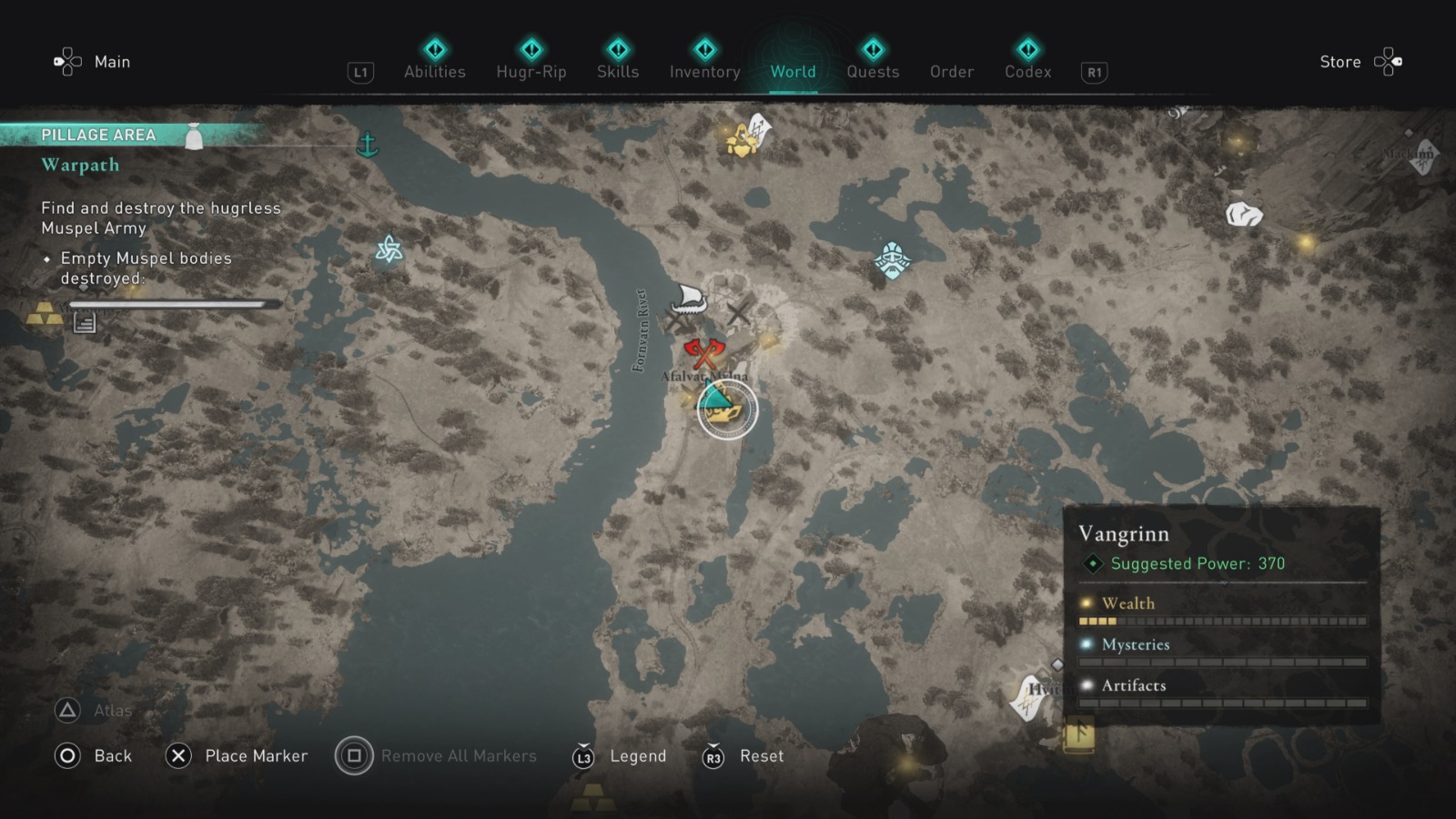Click the Store controller icon at top right

(x=1389, y=62)
